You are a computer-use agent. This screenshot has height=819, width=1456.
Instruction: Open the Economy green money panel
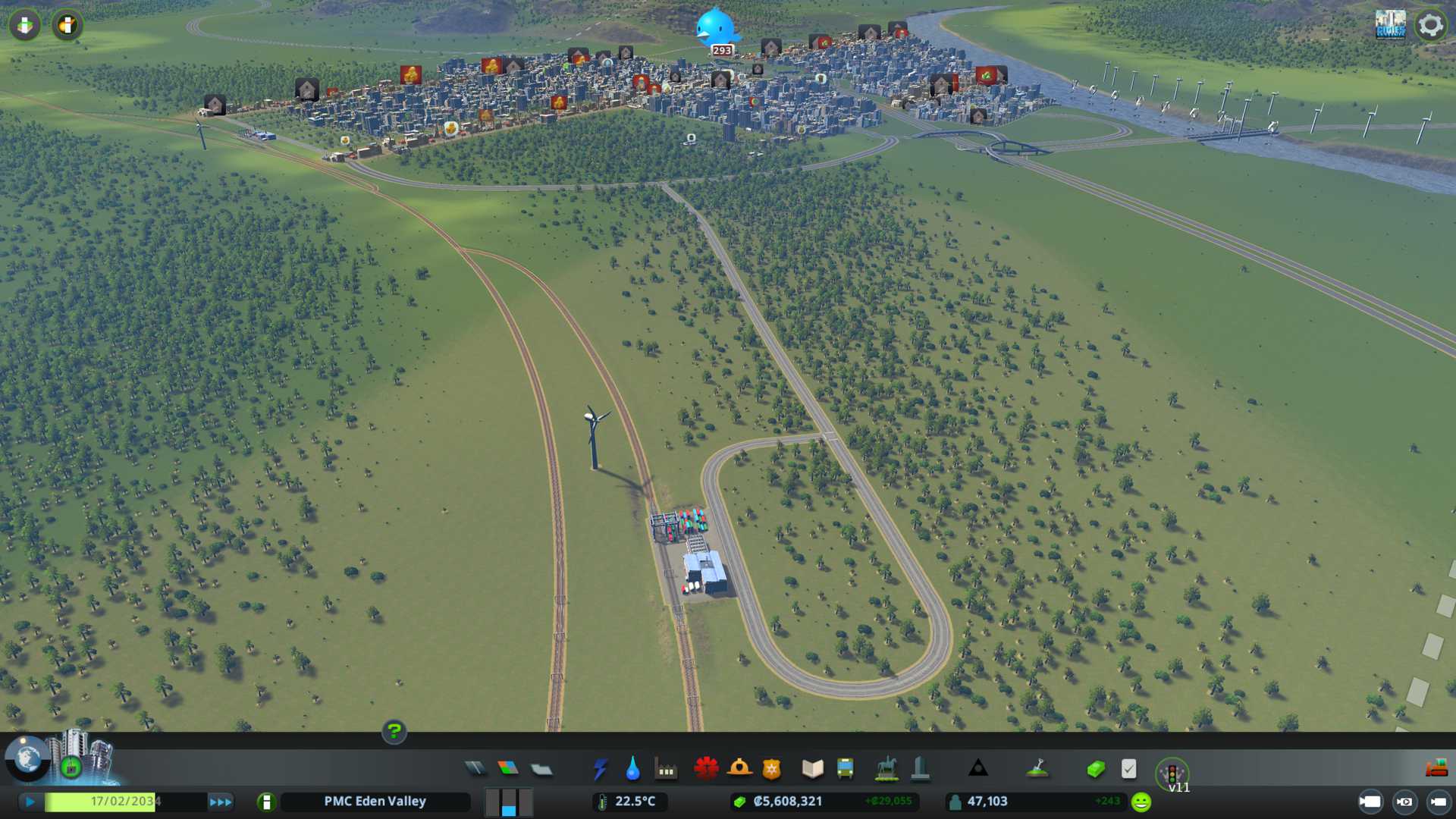tap(1096, 769)
